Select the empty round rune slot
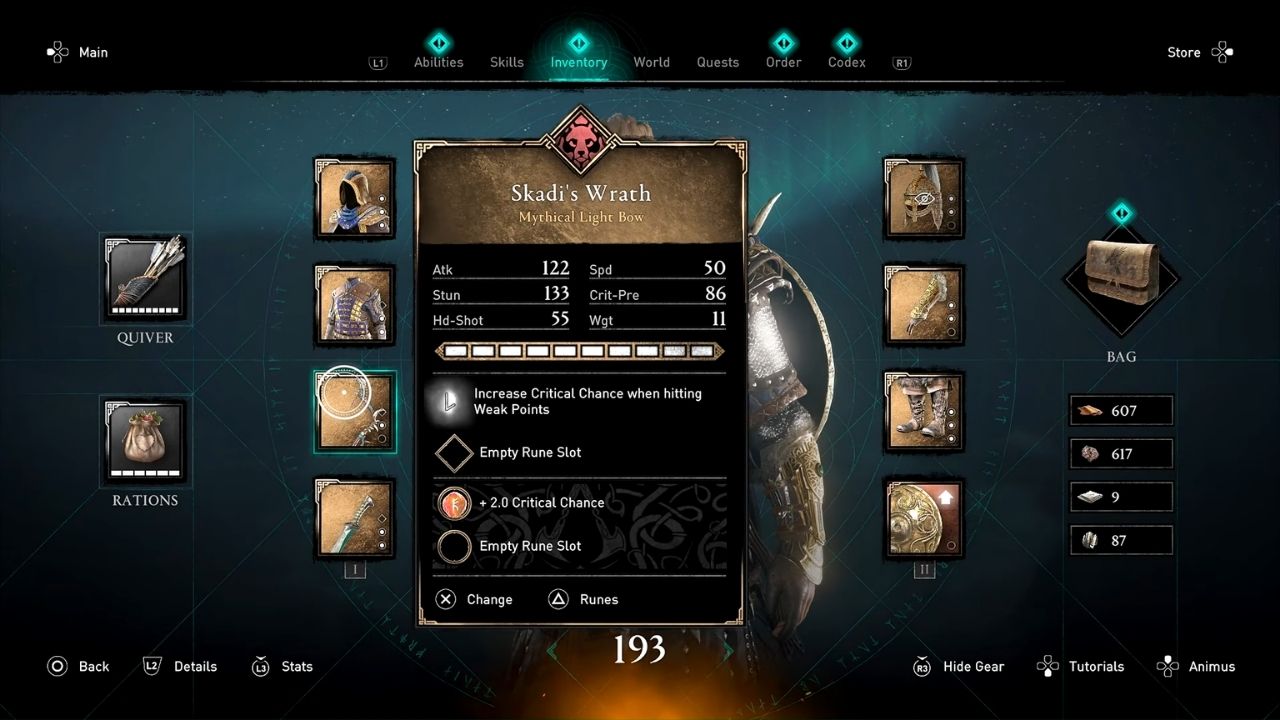Image resolution: width=1280 pixels, height=720 pixels. (454, 546)
